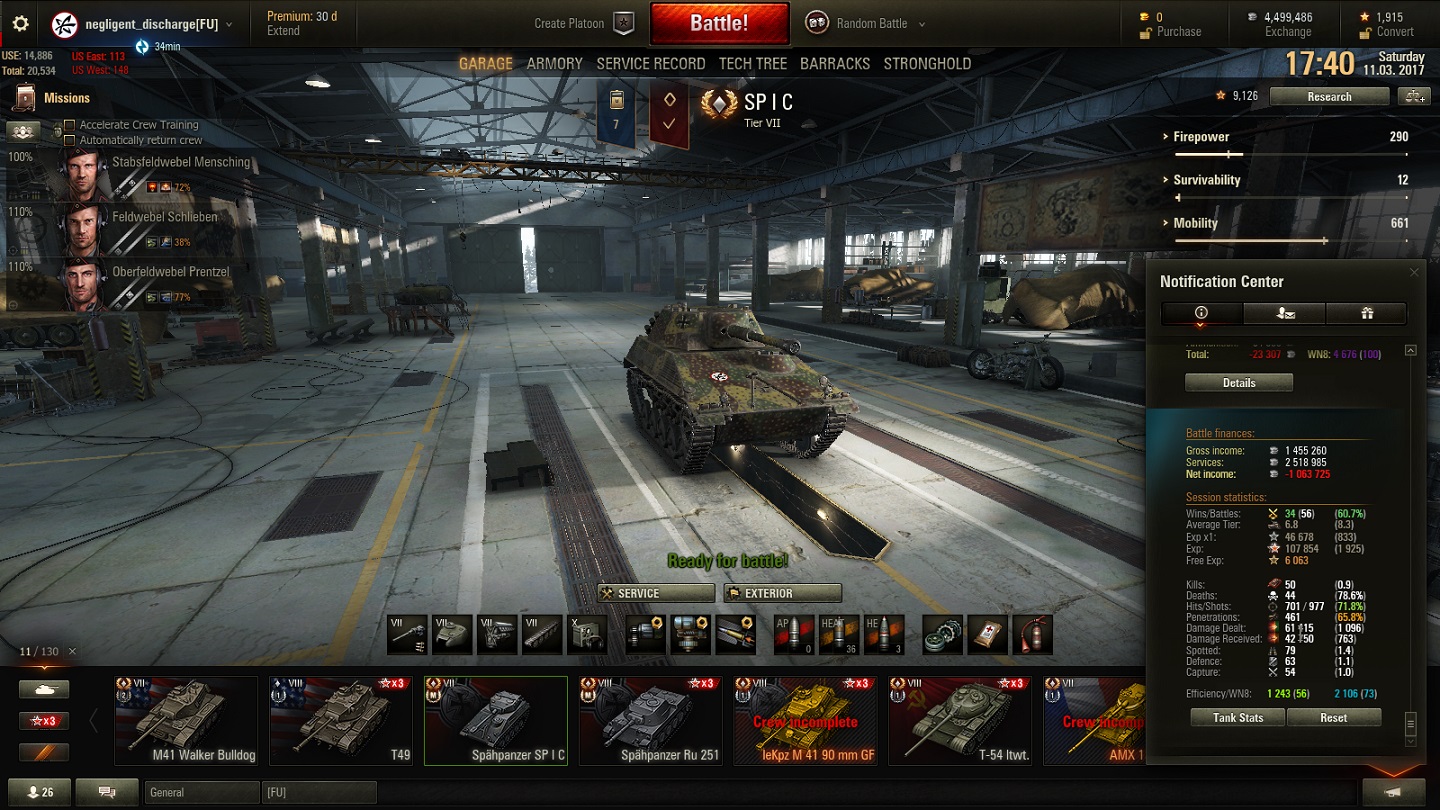Click Create Platoon
Screen dimensions: 1440x810
pos(583,24)
